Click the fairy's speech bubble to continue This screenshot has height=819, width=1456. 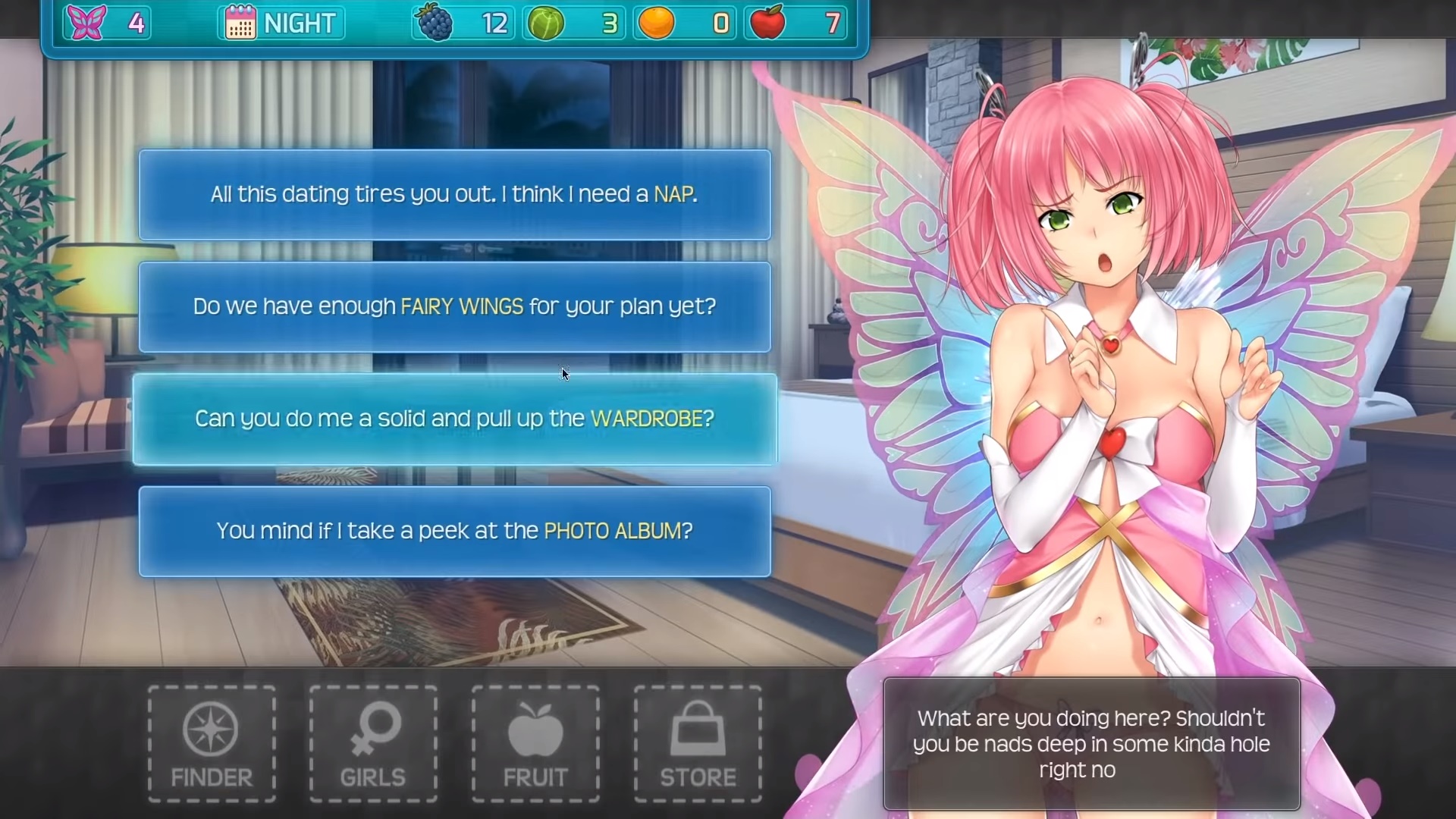[x=1091, y=744]
